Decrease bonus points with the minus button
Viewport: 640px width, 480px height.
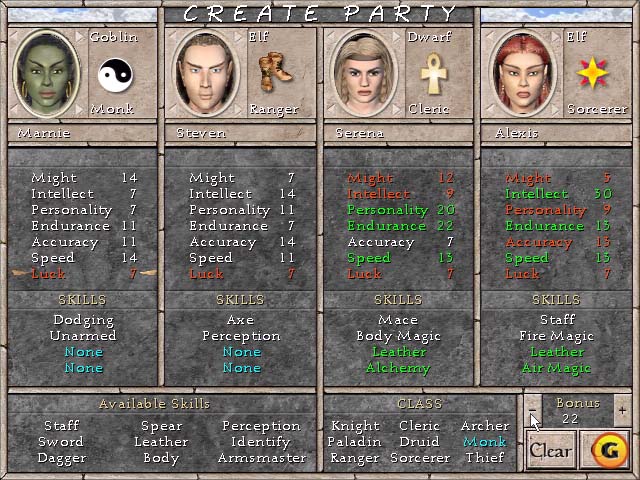[532, 408]
